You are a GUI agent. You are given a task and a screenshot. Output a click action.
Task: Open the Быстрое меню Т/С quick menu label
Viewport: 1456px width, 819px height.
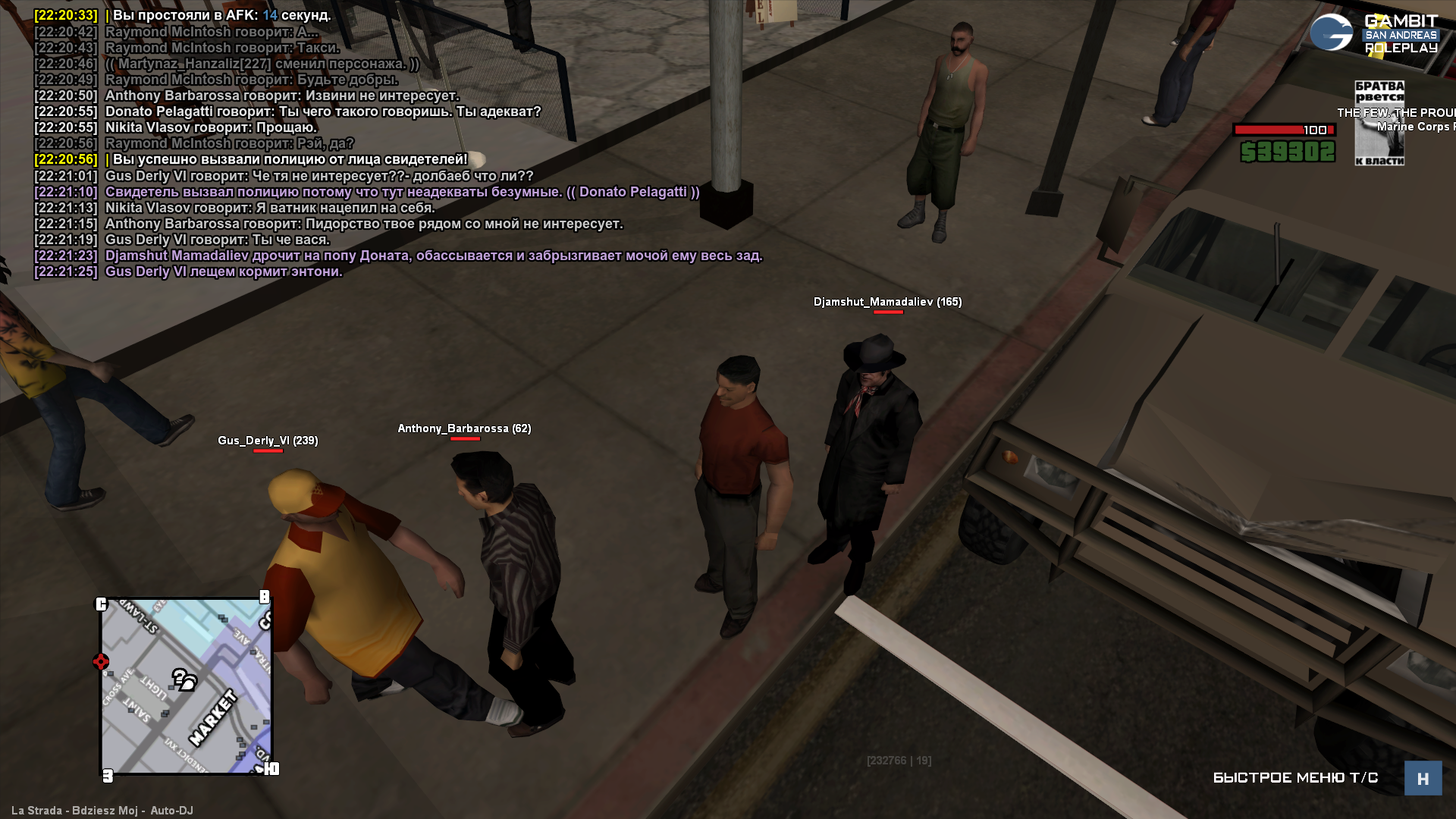click(x=1295, y=778)
